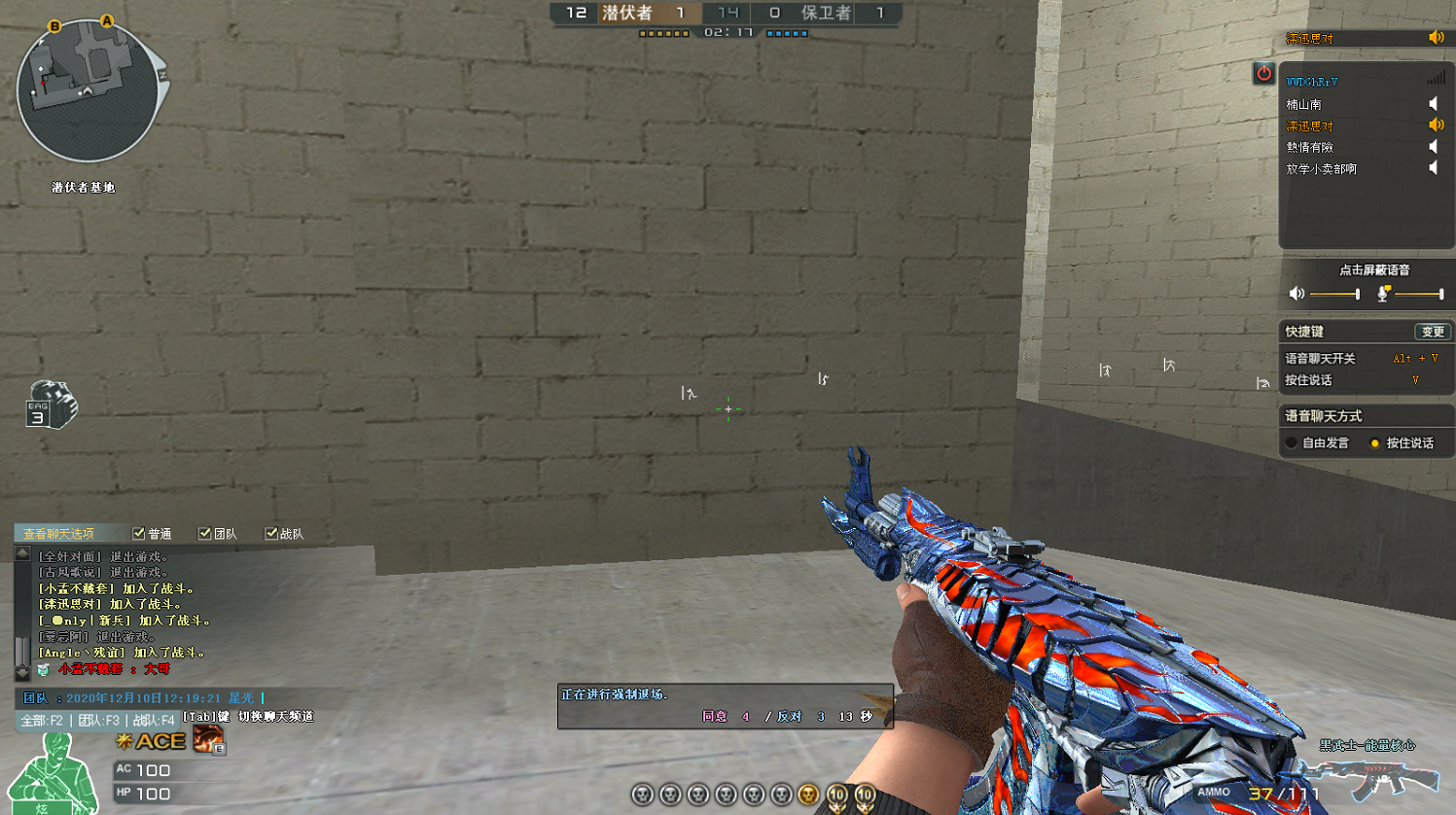Image resolution: width=1456 pixels, height=815 pixels.
Task: Click the speaking player's orange speaker icon
Action: [1436, 125]
